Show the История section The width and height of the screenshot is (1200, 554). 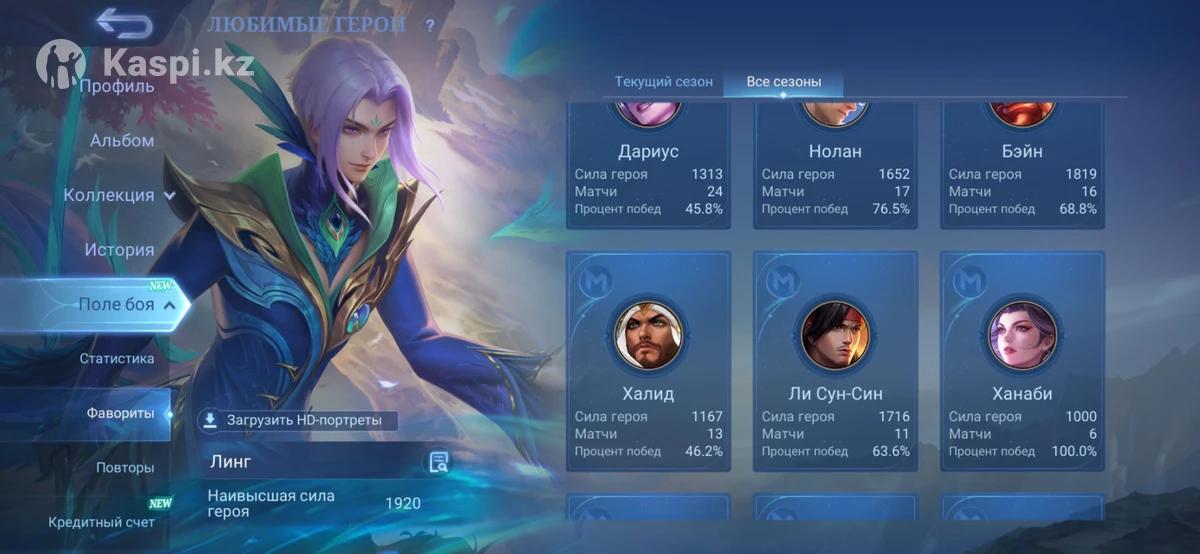pyautogui.click(x=119, y=250)
